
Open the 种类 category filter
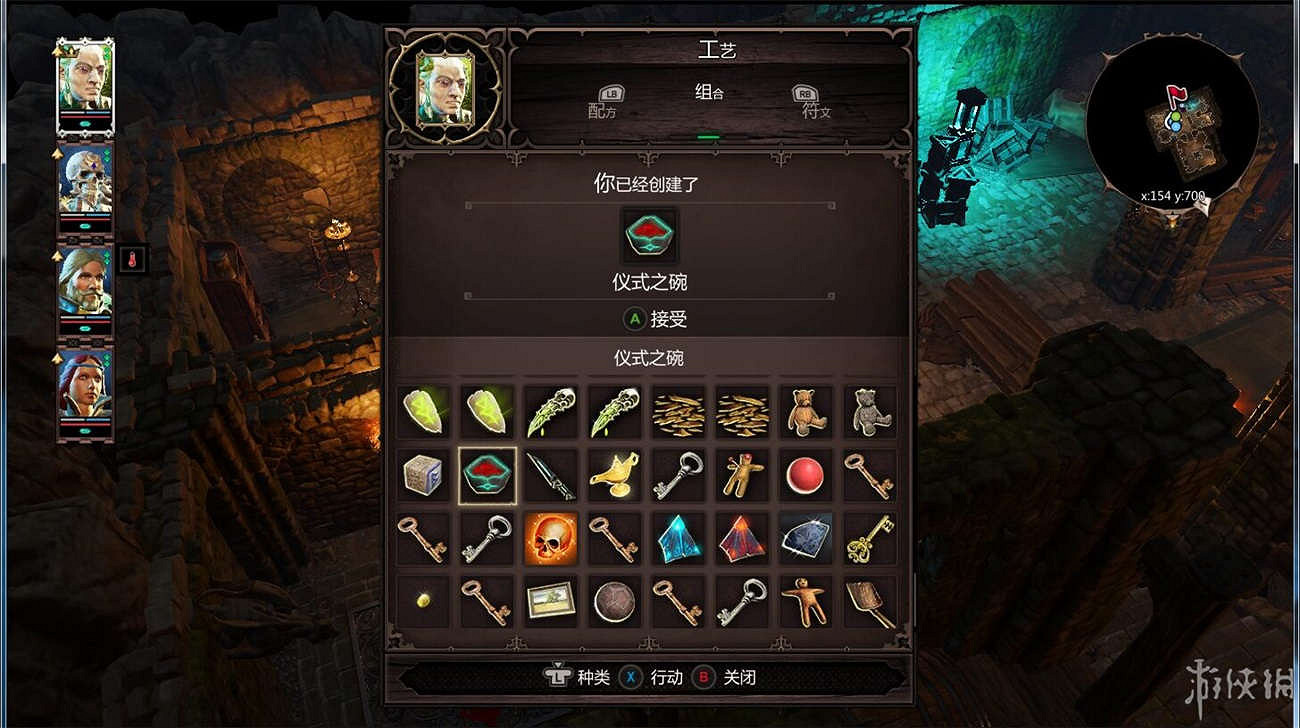pyautogui.click(x=595, y=677)
